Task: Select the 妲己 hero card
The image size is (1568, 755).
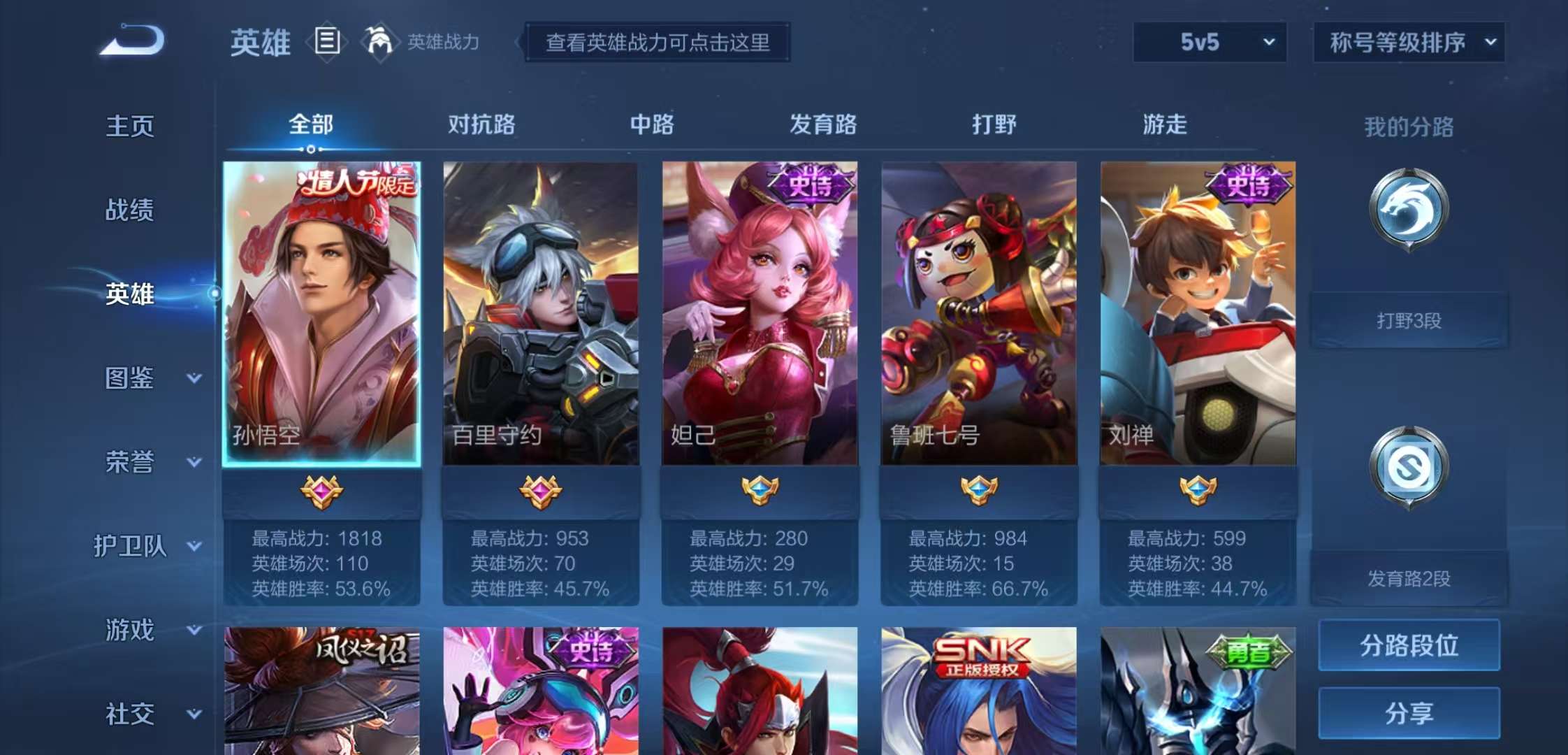Action: [760, 315]
